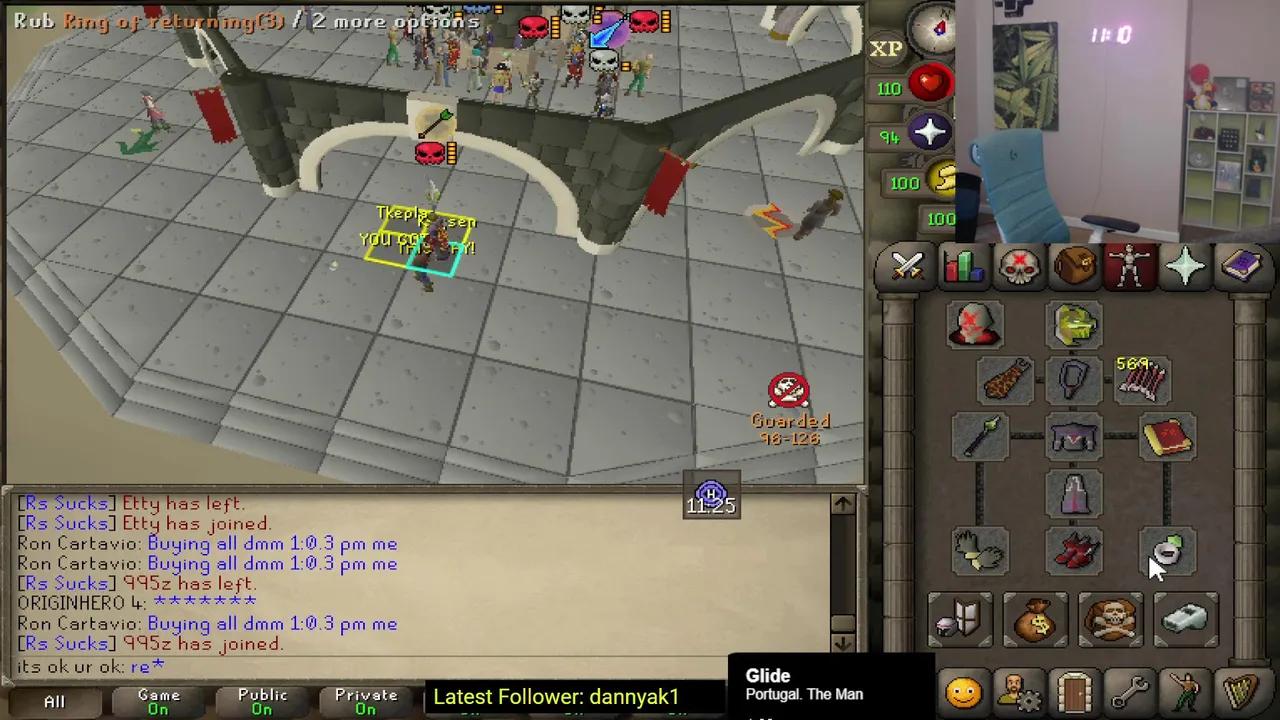The width and height of the screenshot is (1280, 720).
Task: Open the Prayer tab
Action: [1186, 265]
